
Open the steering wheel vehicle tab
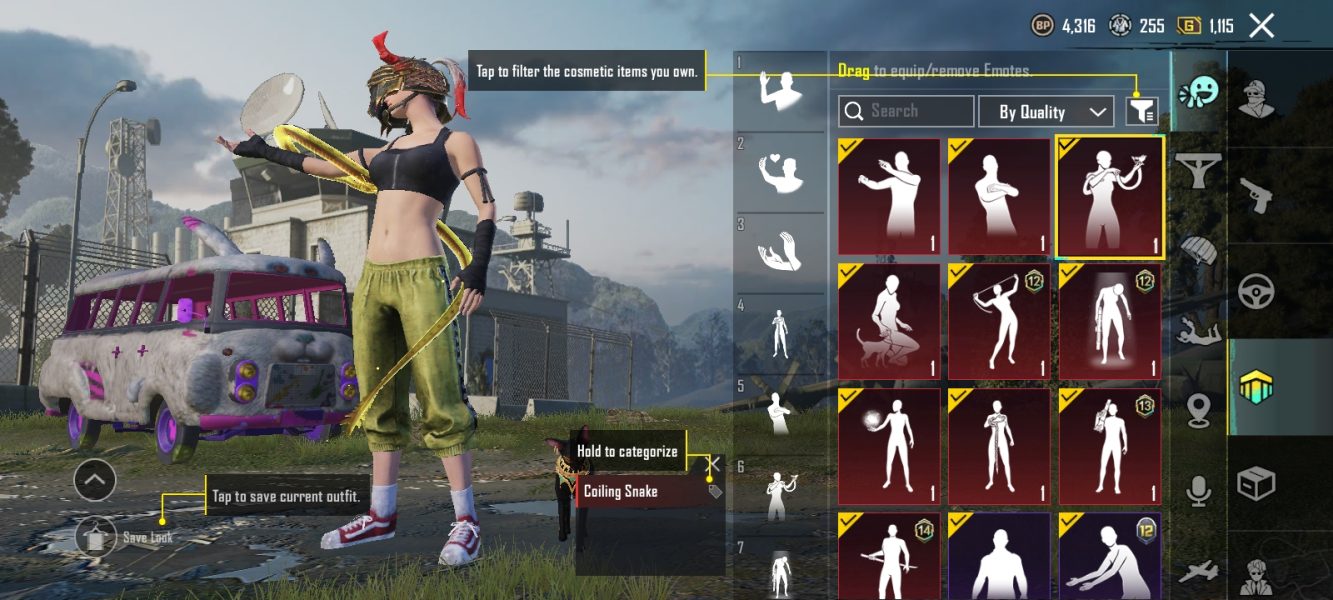click(x=1257, y=292)
